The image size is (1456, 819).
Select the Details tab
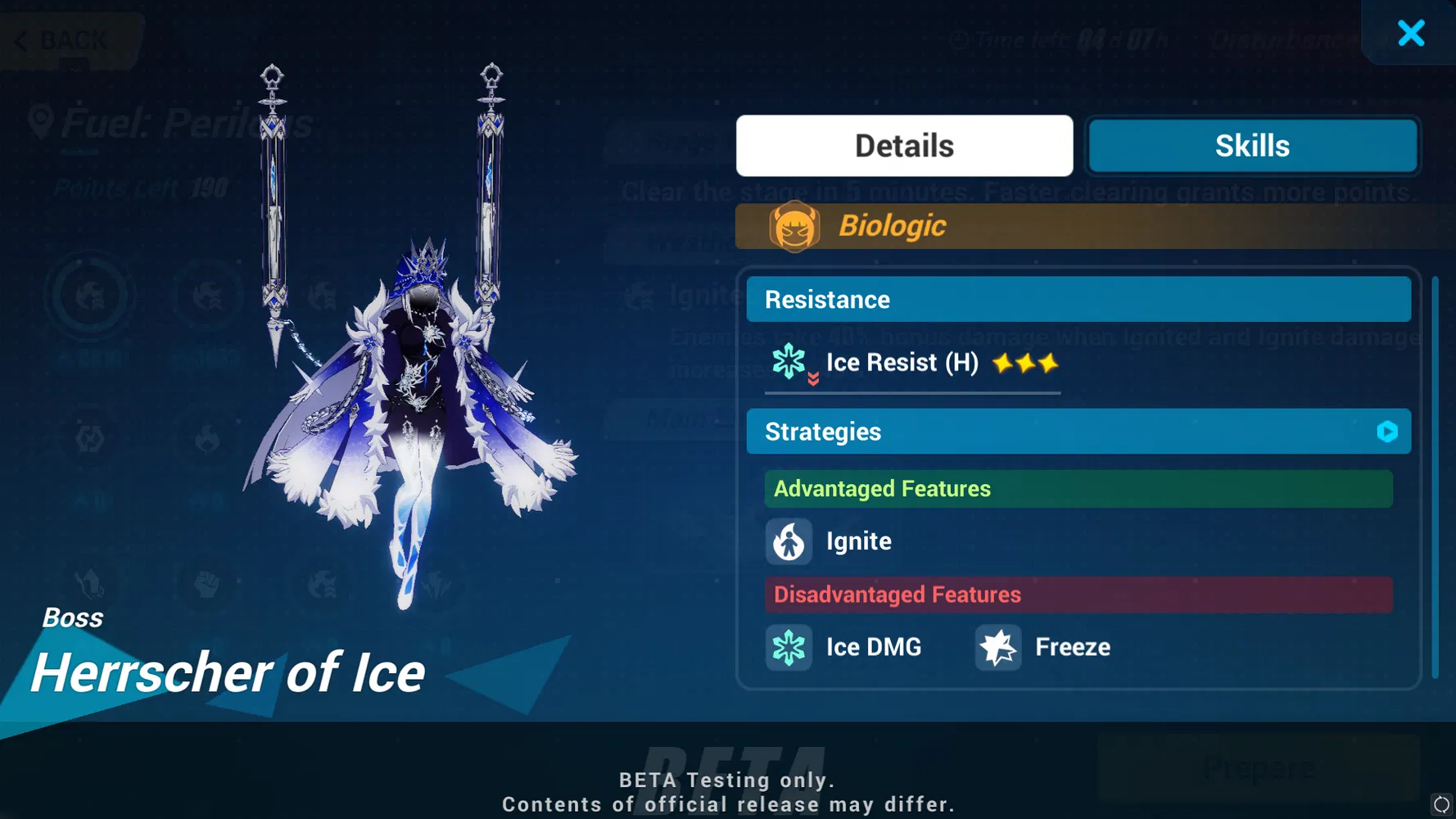click(x=903, y=145)
